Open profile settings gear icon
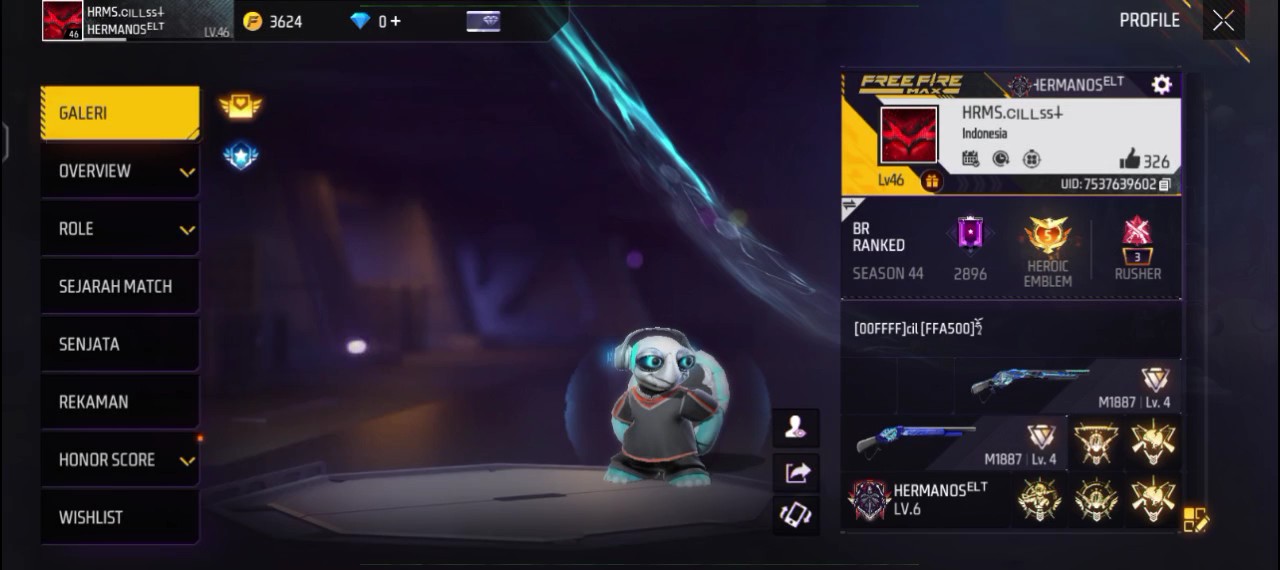This screenshot has height=570, width=1280. [x=1161, y=85]
